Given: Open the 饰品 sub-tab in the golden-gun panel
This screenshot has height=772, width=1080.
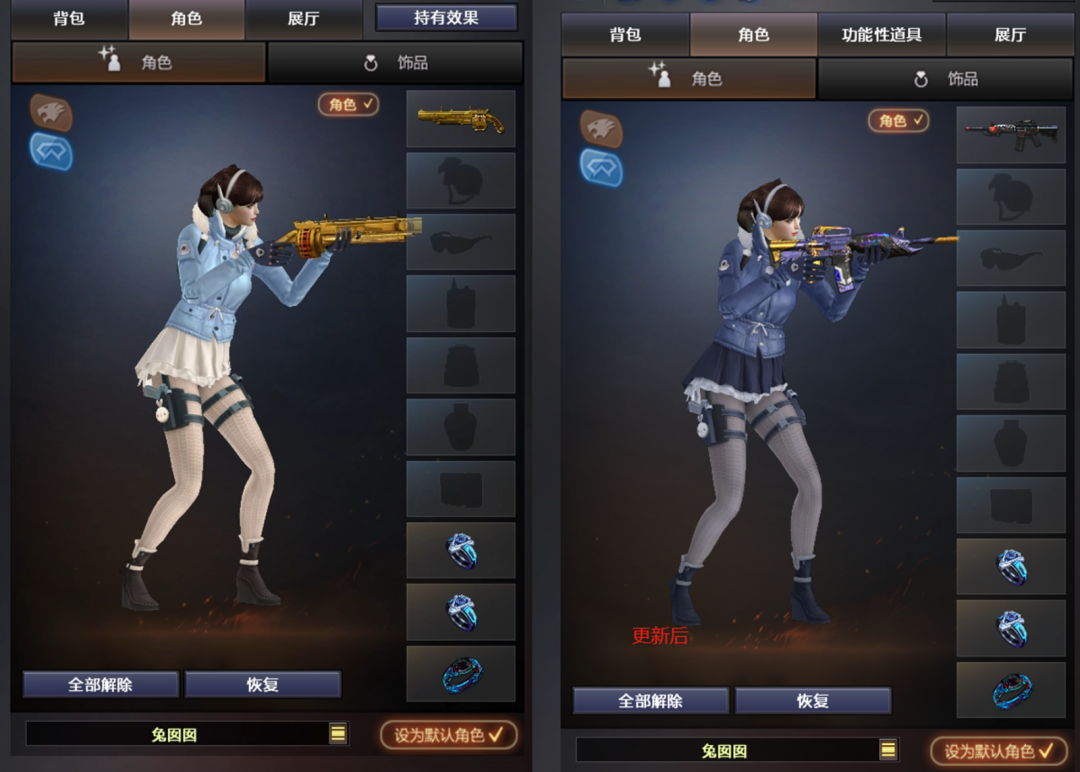Looking at the screenshot, I should [x=396, y=63].
